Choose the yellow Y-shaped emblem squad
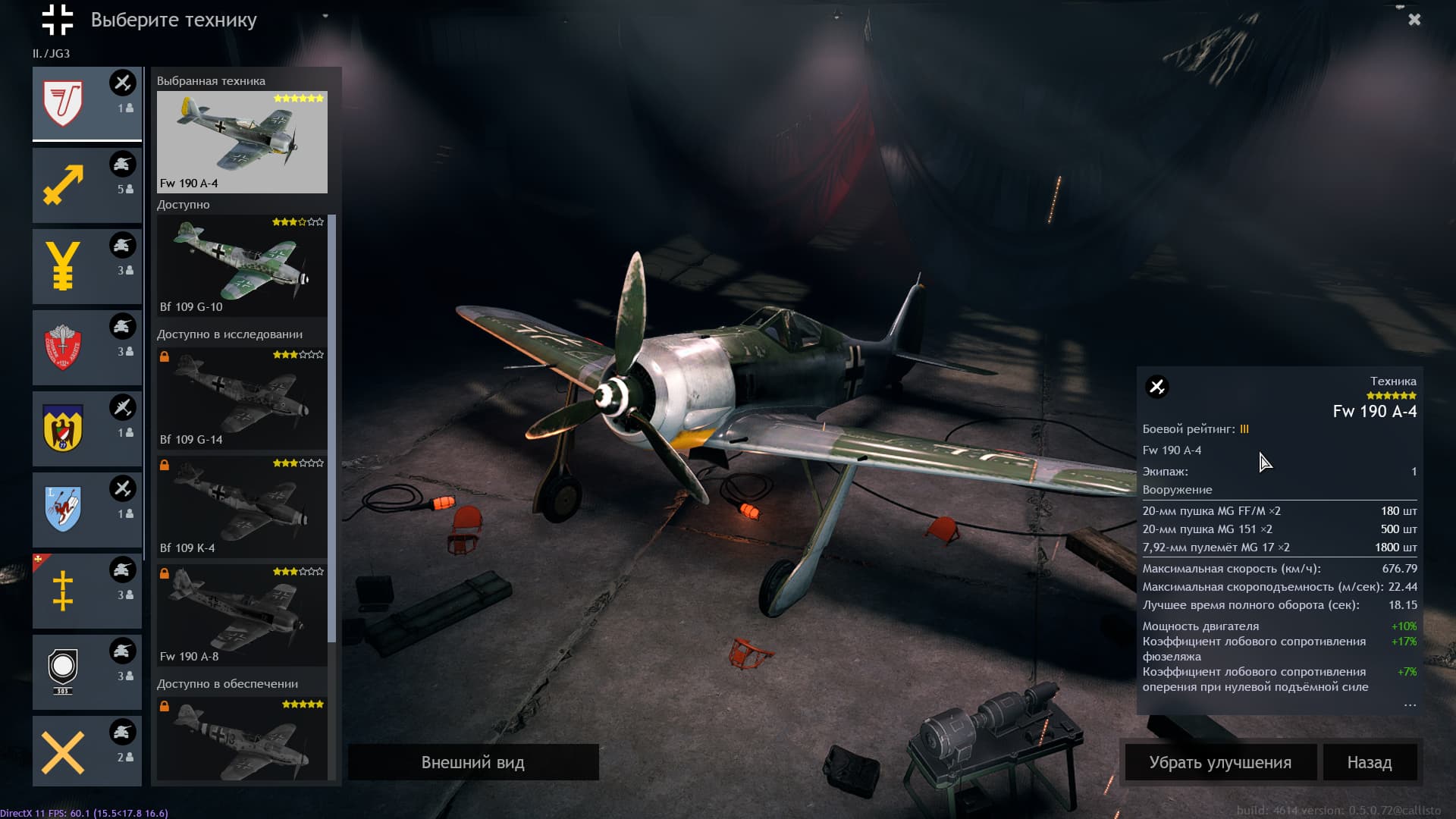Image resolution: width=1456 pixels, height=819 pixels. [86, 266]
